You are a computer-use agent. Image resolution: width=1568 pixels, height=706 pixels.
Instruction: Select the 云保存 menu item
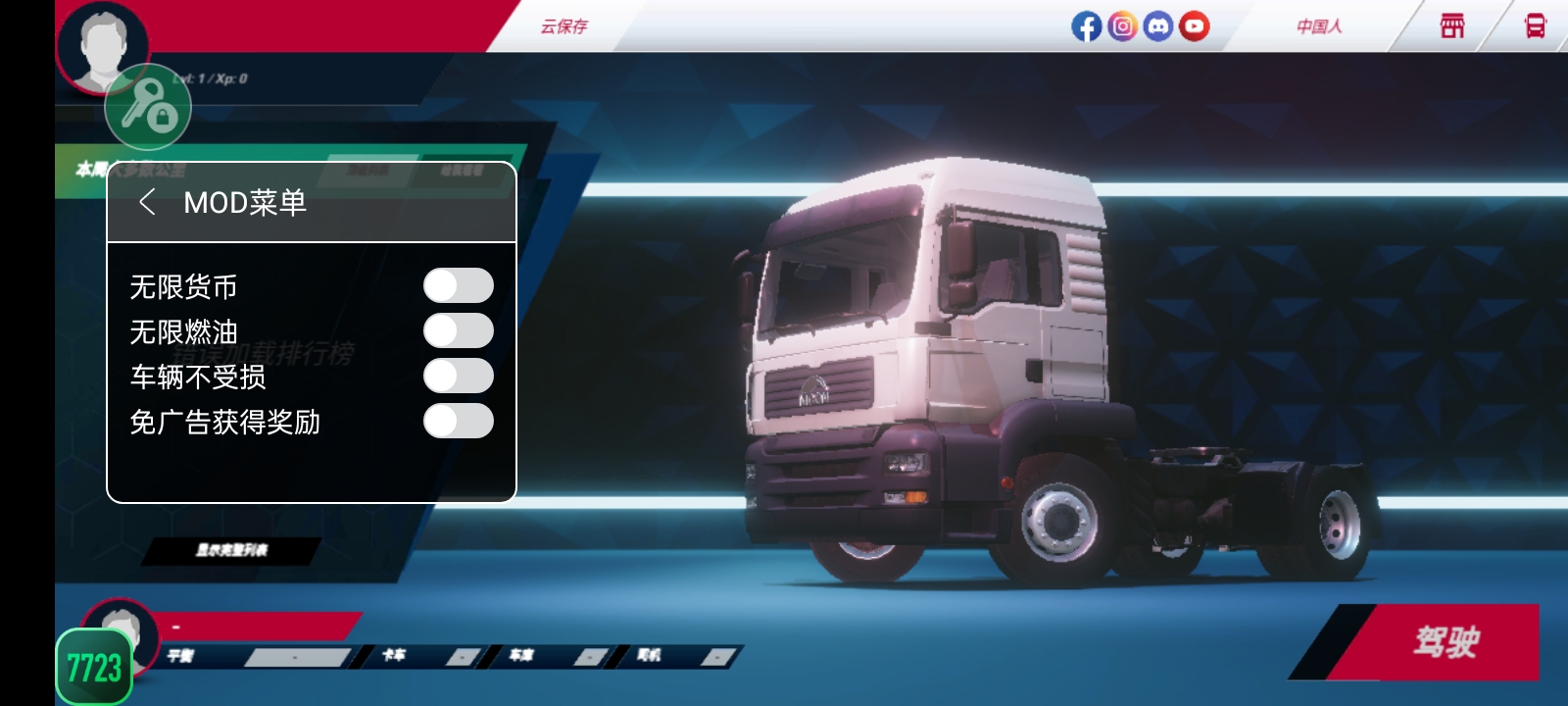(566, 26)
